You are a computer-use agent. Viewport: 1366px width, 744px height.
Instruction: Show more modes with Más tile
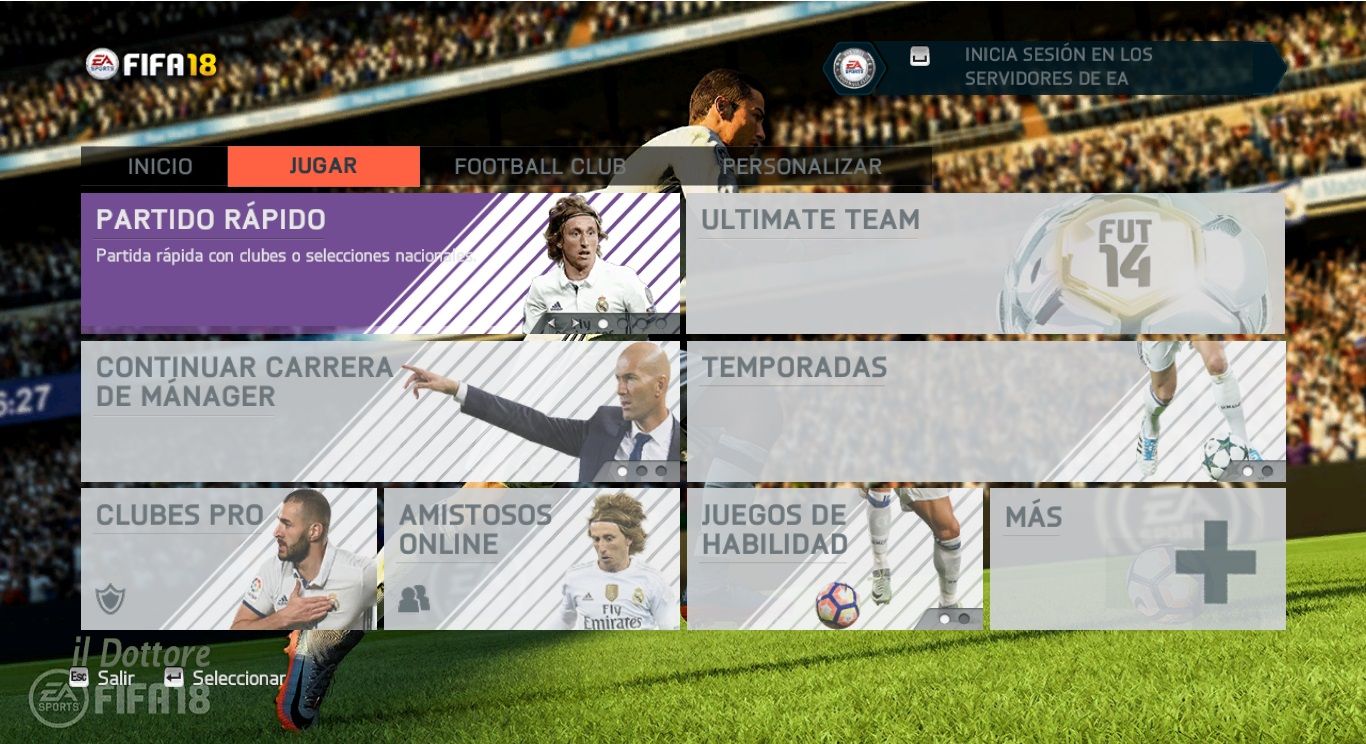(x=1137, y=558)
